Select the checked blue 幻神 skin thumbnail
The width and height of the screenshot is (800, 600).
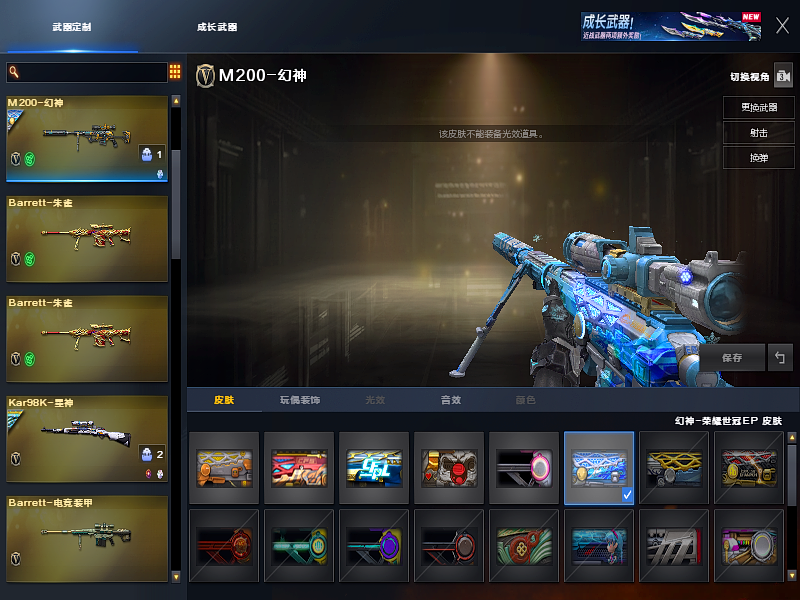coord(599,467)
